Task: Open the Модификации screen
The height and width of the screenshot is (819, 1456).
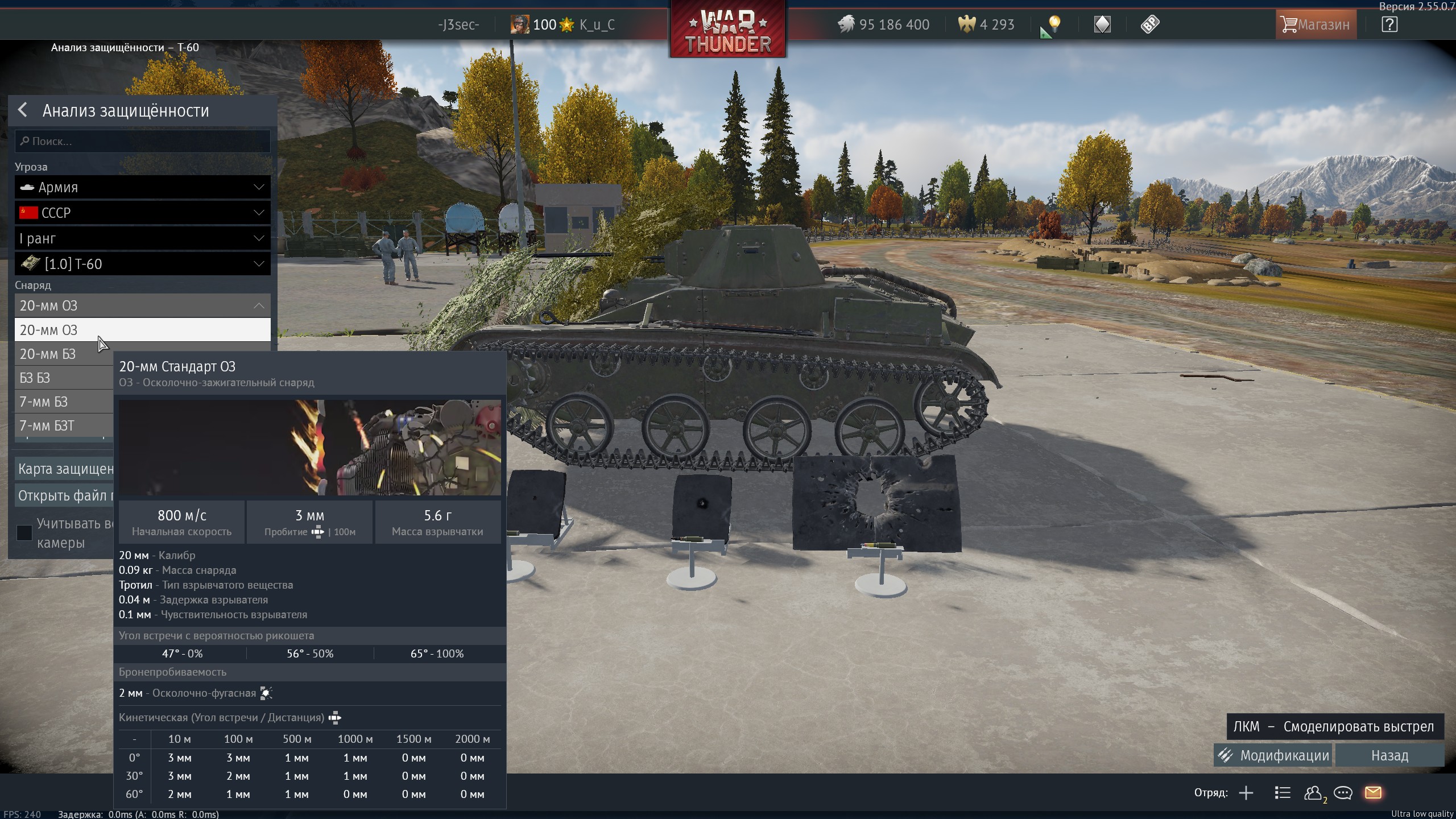Action: (x=1273, y=755)
